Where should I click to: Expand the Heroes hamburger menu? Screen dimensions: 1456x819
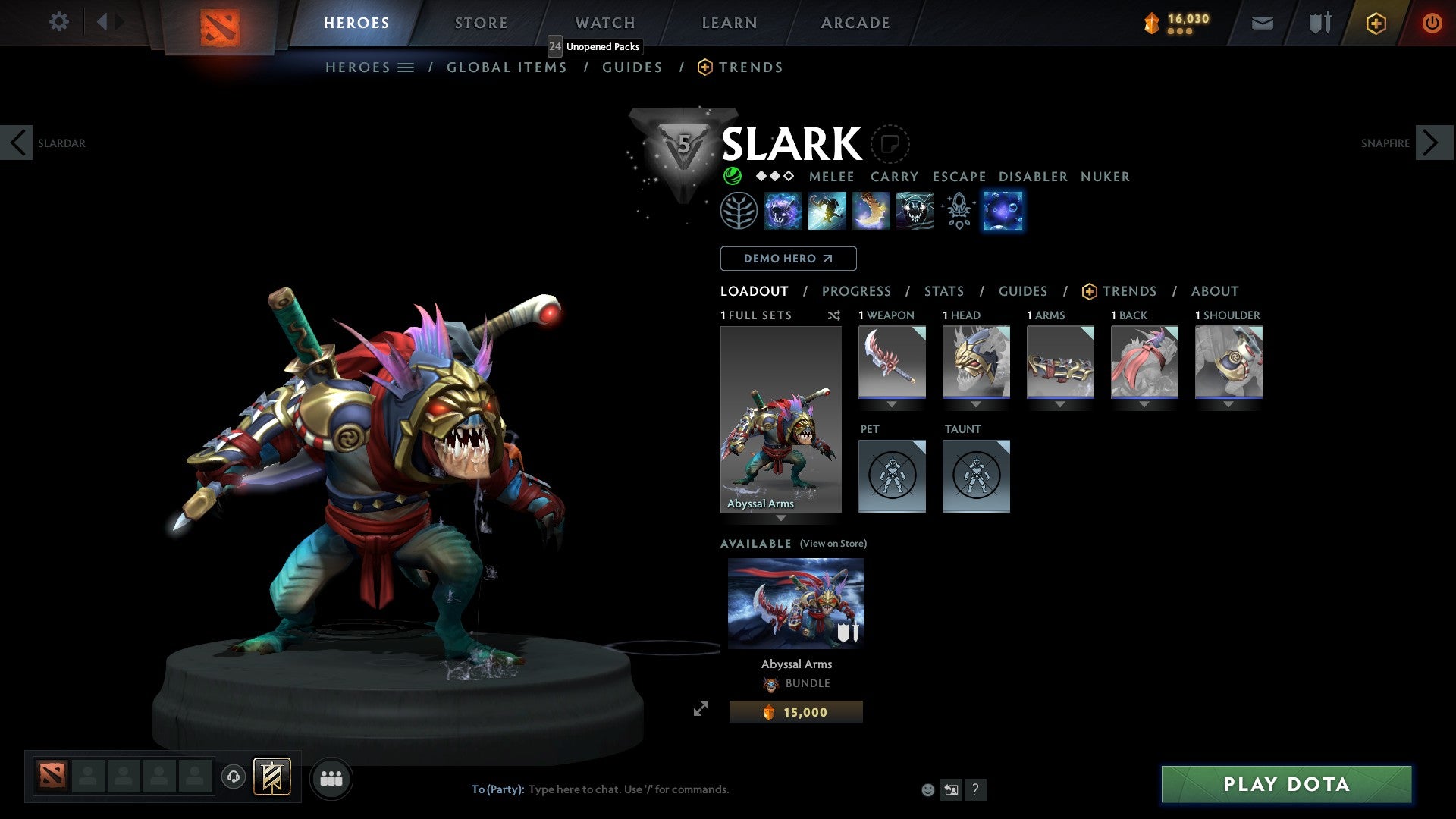[406, 67]
